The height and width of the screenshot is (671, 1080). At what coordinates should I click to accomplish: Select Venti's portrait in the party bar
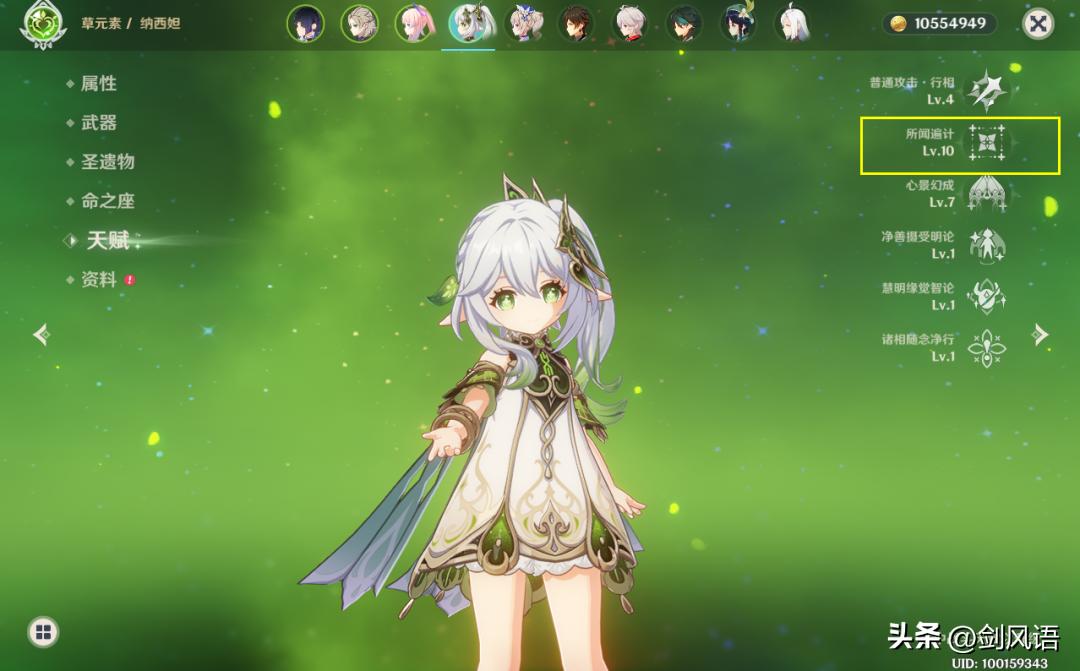738,24
